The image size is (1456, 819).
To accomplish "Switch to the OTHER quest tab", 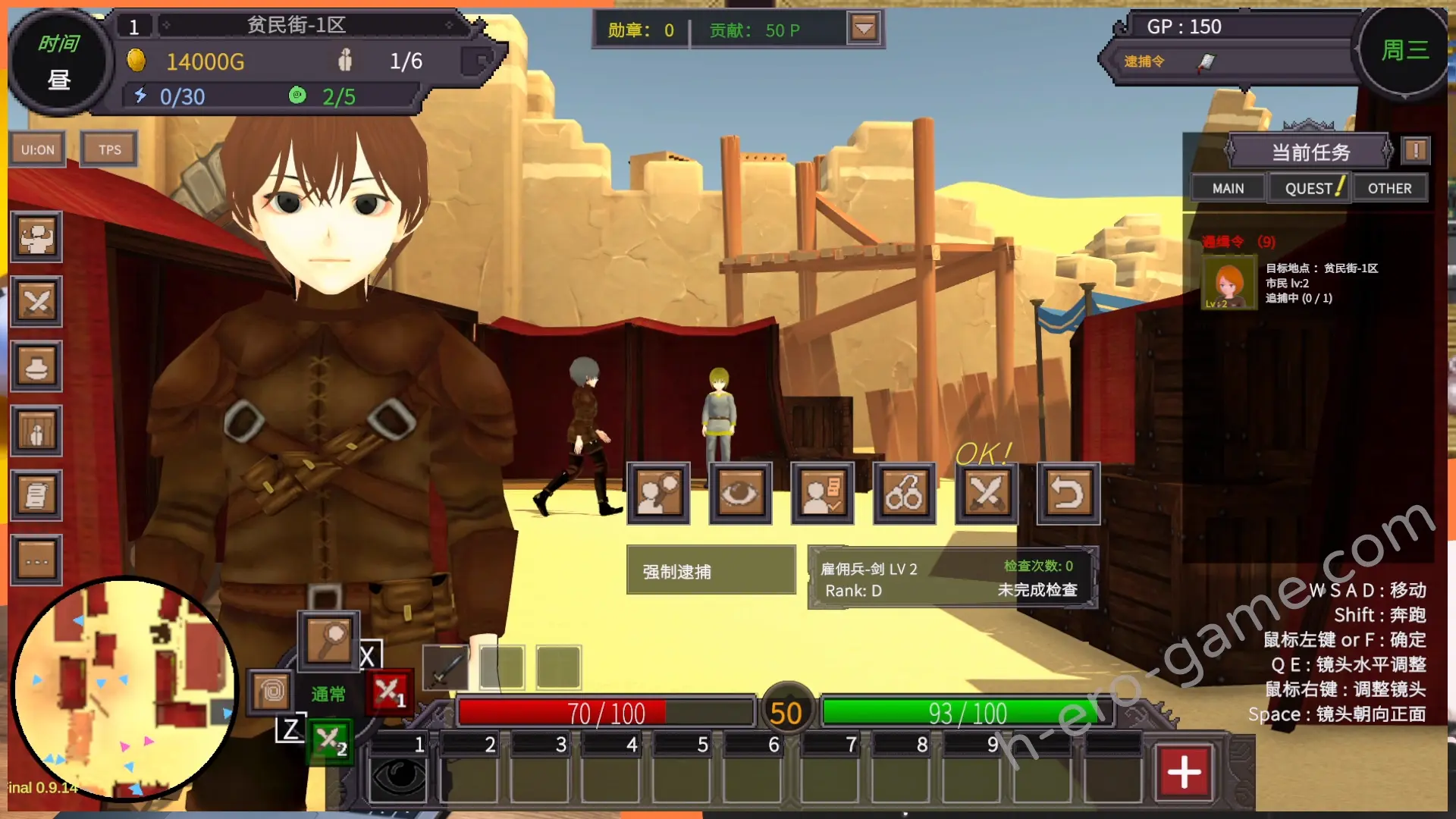I will (x=1389, y=188).
